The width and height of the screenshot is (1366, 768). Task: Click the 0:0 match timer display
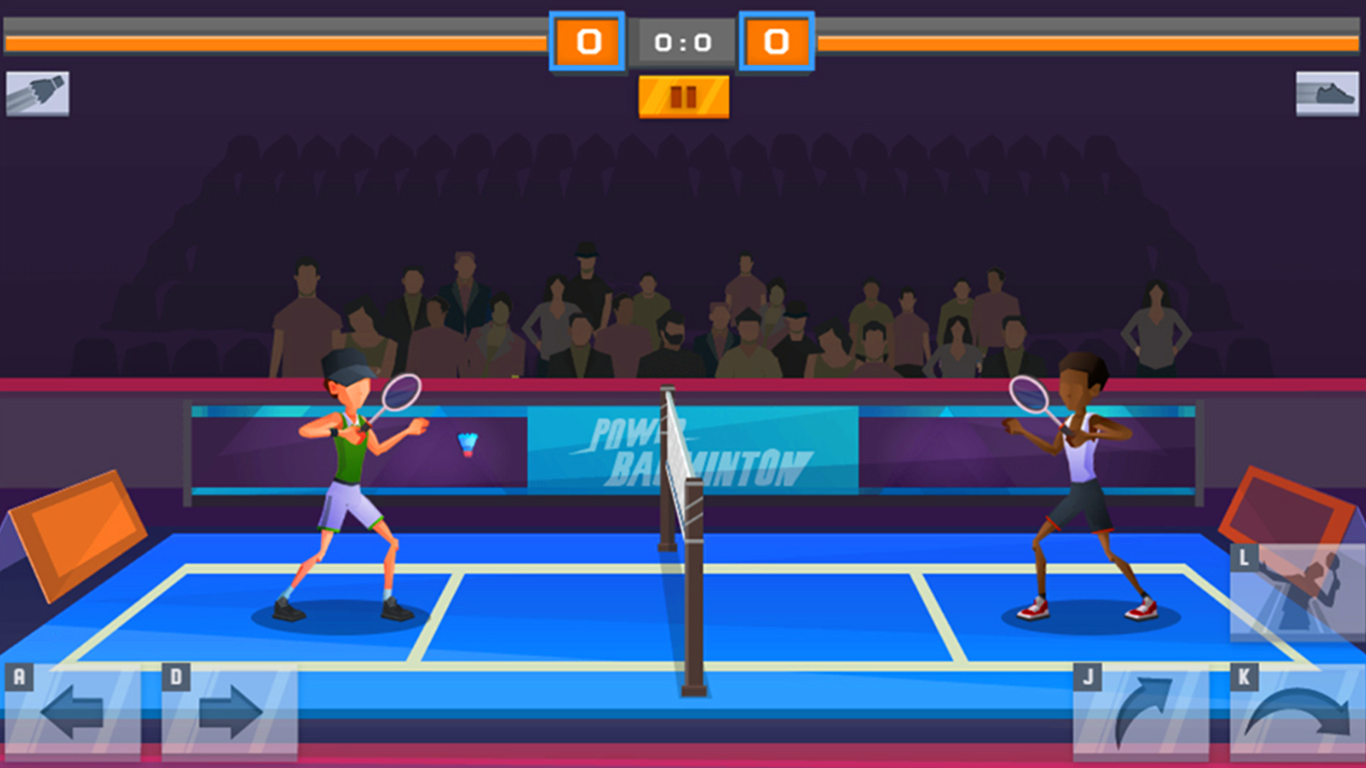[x=683, y=41]
